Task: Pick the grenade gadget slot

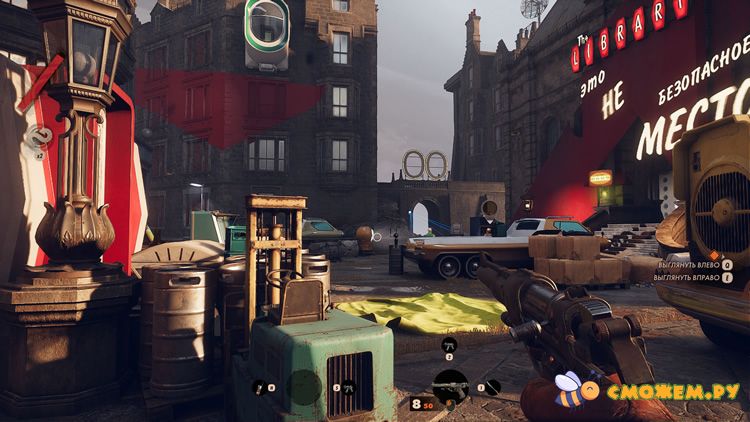Action: click(x=261, y=387)
